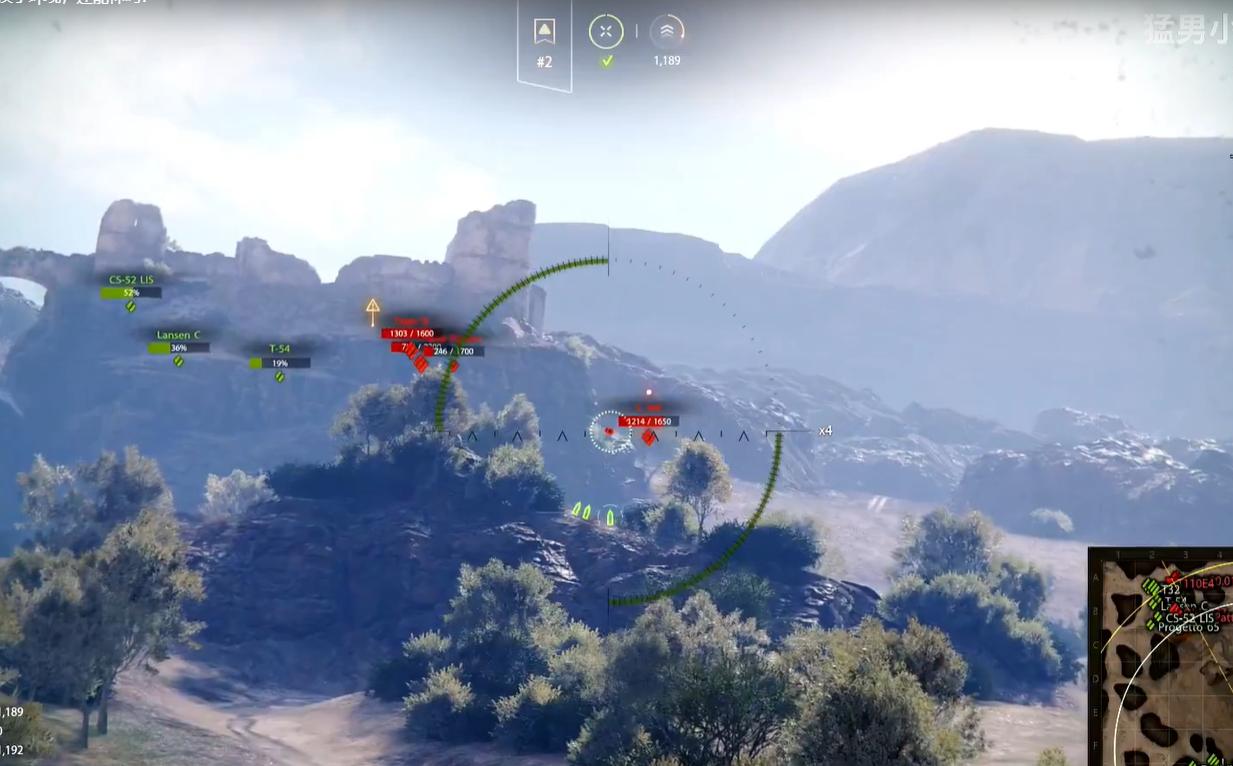Click the red 110E4 marker on minimap
This screenshot has width=1233, height=766.
point(1196,582)
